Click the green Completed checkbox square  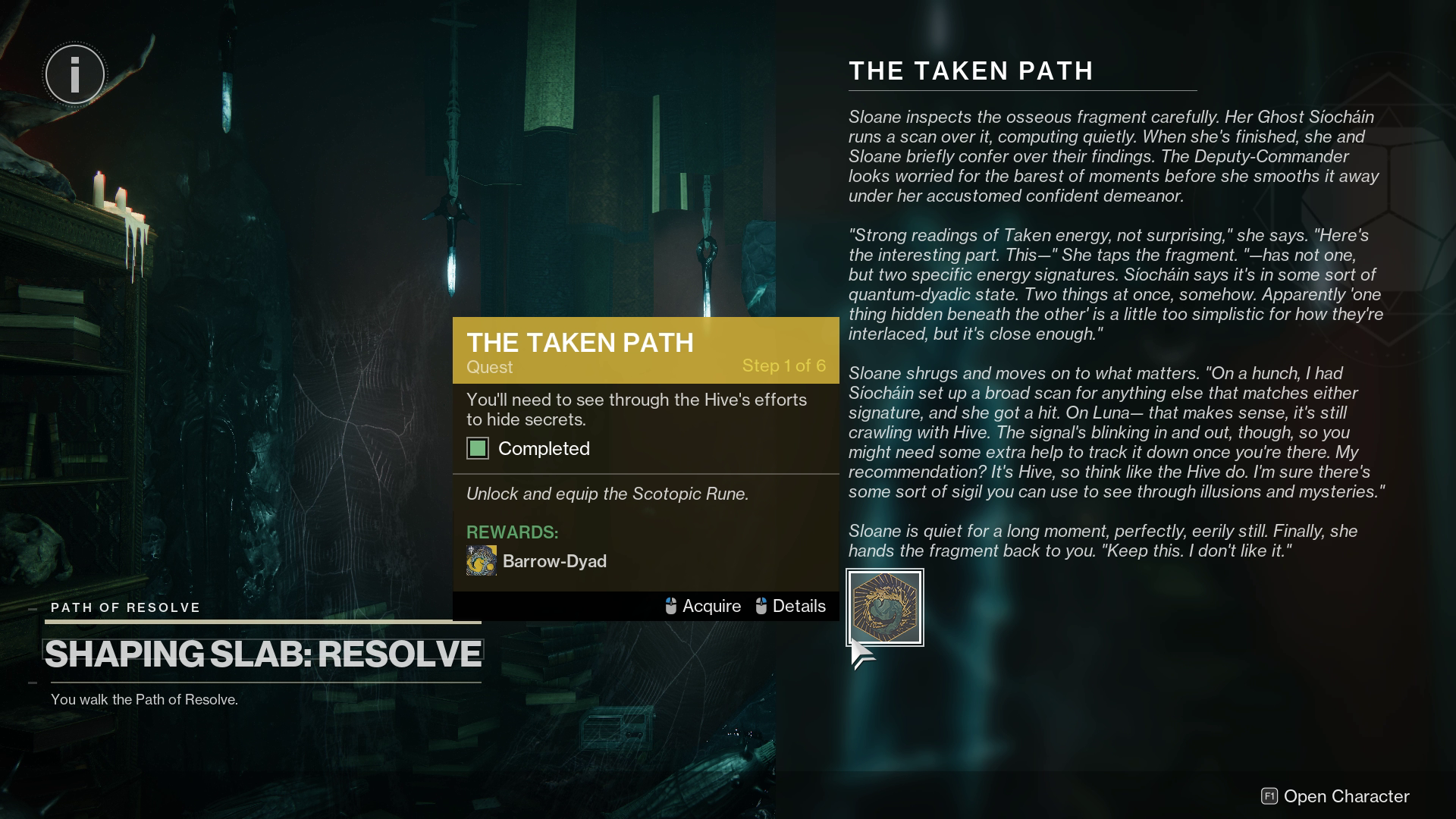tap(478, 448)
